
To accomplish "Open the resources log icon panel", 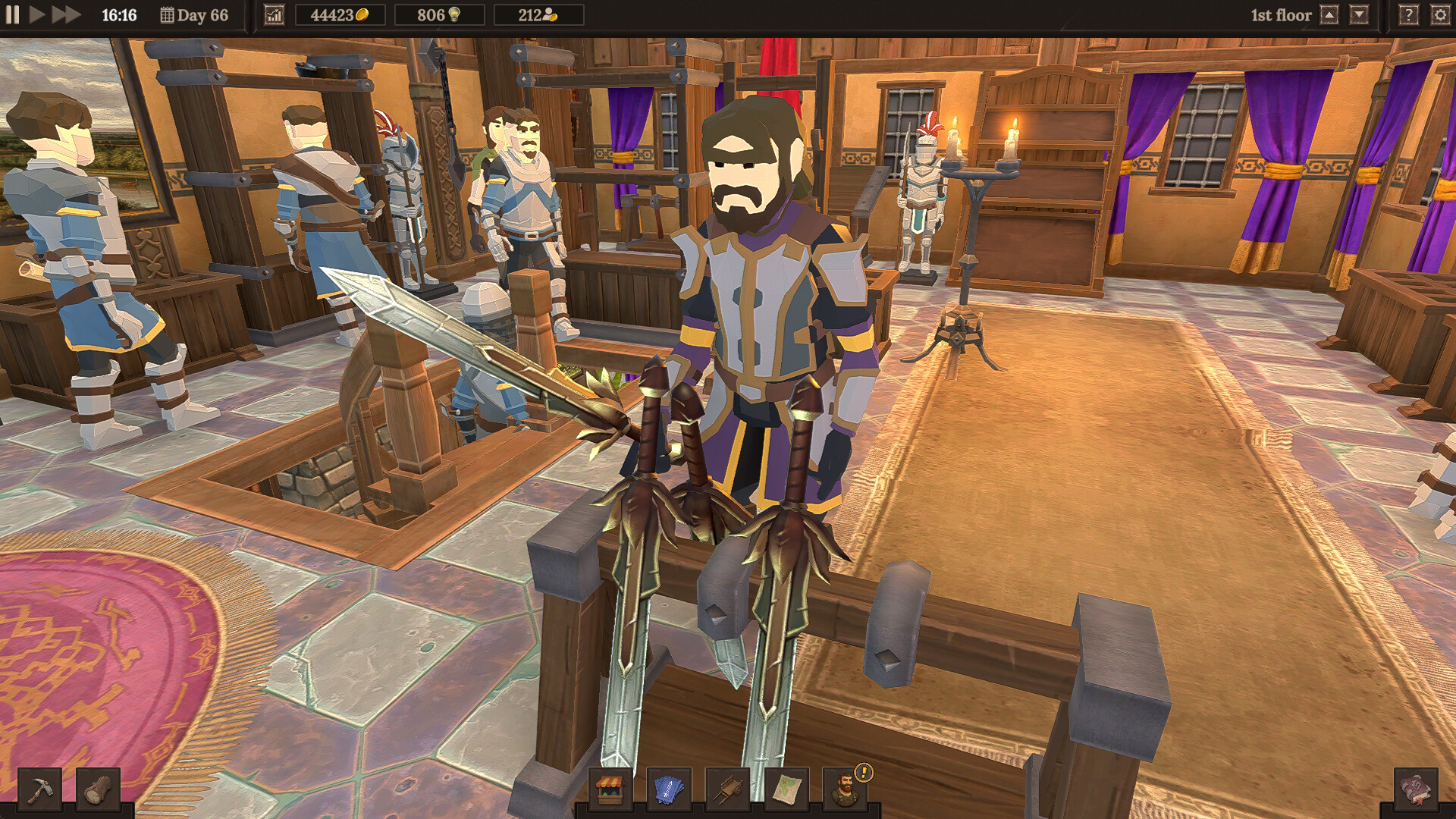I will coord(98,789).
